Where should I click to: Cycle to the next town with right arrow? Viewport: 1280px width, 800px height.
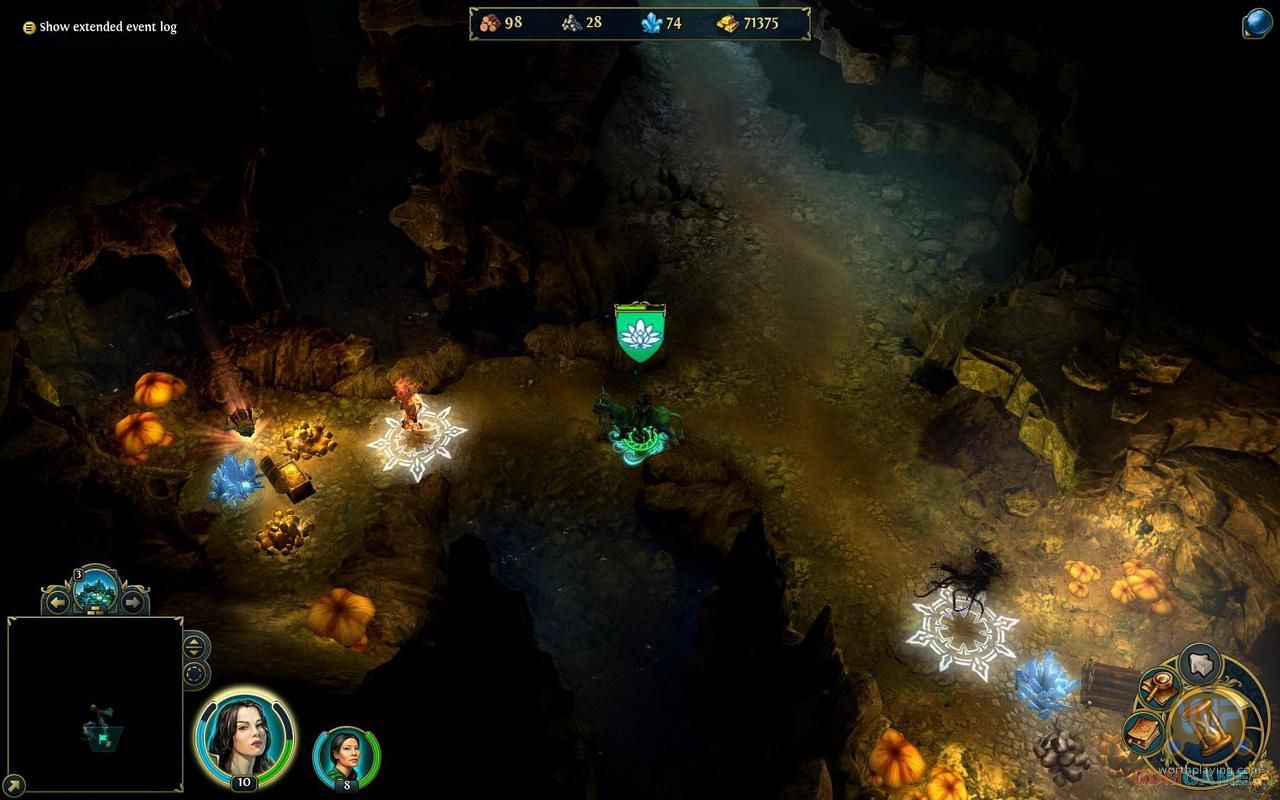132,602
